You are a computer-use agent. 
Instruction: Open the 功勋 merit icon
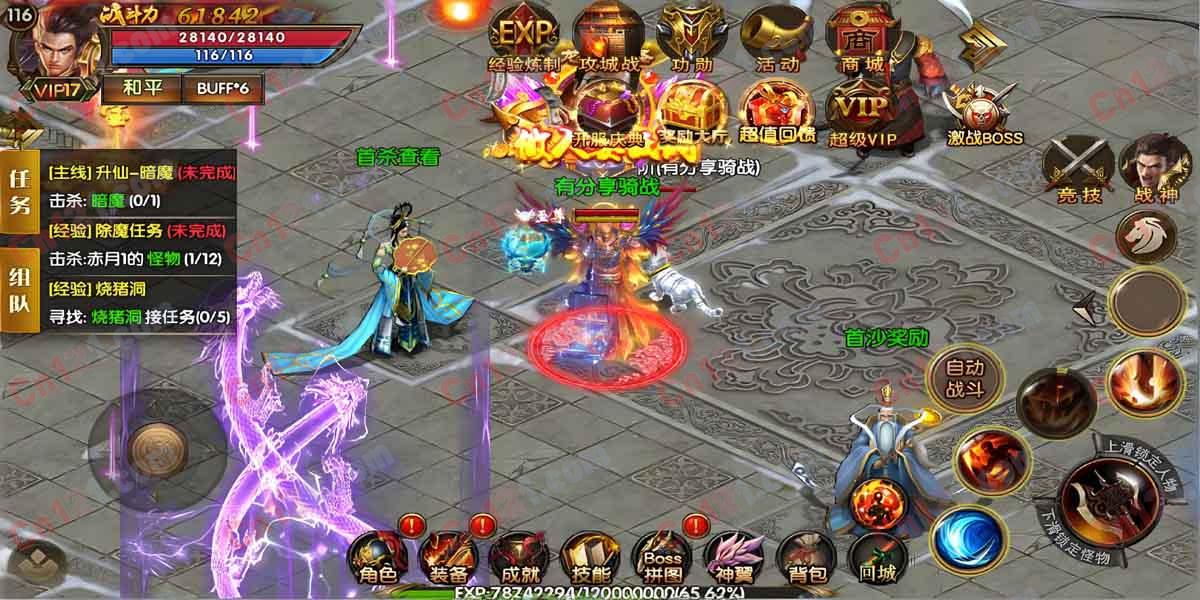(x=692, y=38)
